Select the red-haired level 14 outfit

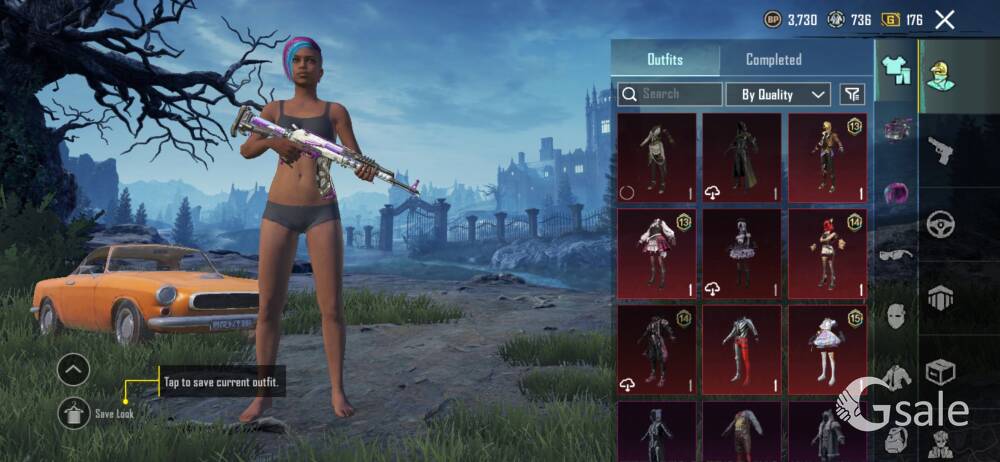(x=826, y=254)
